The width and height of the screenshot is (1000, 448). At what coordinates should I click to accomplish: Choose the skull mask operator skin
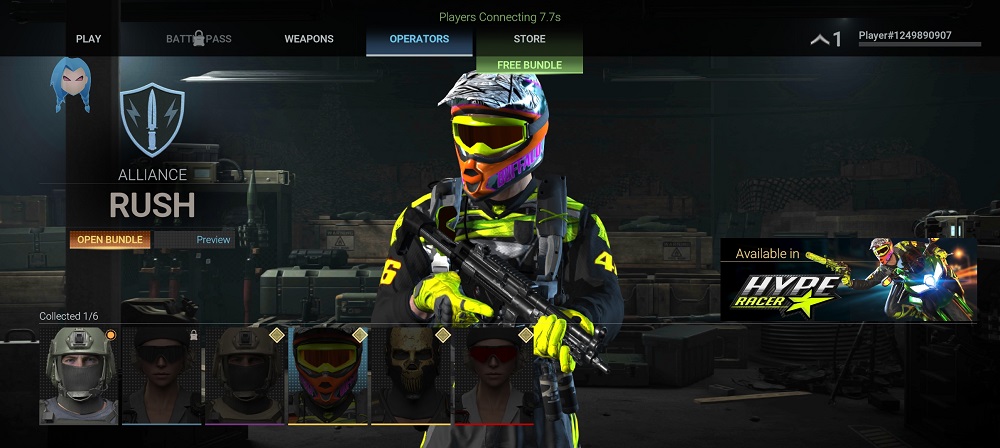412,375
